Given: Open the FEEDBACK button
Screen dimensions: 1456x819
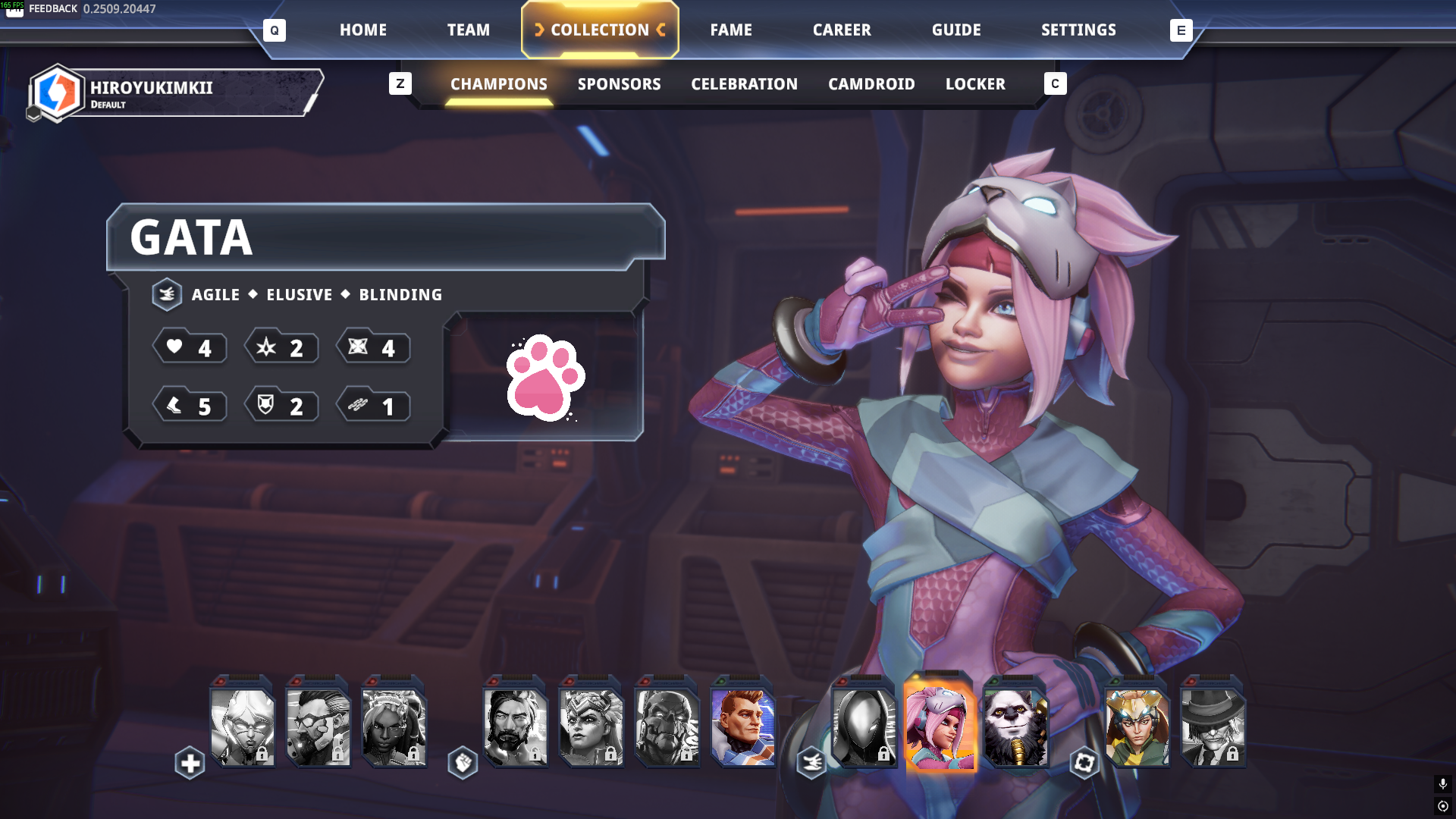Looking at the screenshot, I should click(x=52, y=8).
